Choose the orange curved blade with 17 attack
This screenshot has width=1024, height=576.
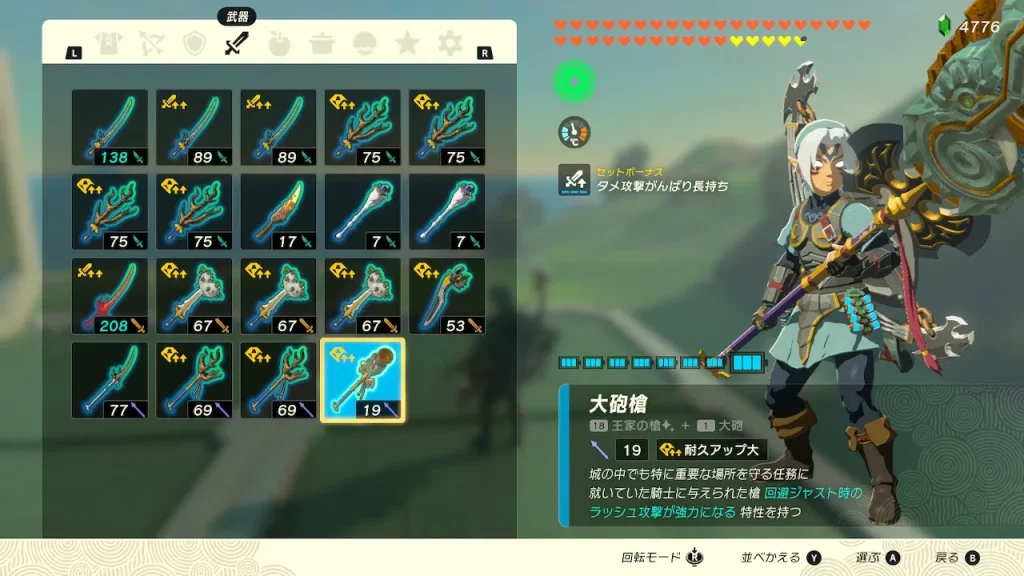tap(278, 212)
